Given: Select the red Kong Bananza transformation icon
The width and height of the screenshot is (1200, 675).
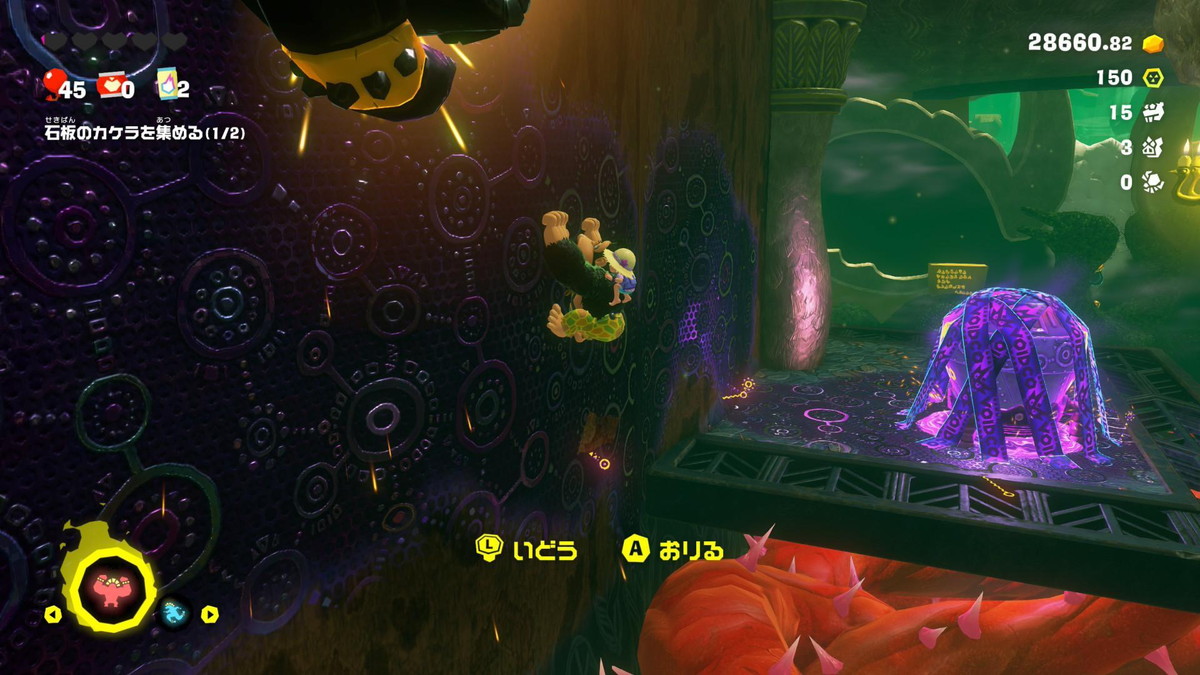Looking at the screenshot, I should coord(108,588).
